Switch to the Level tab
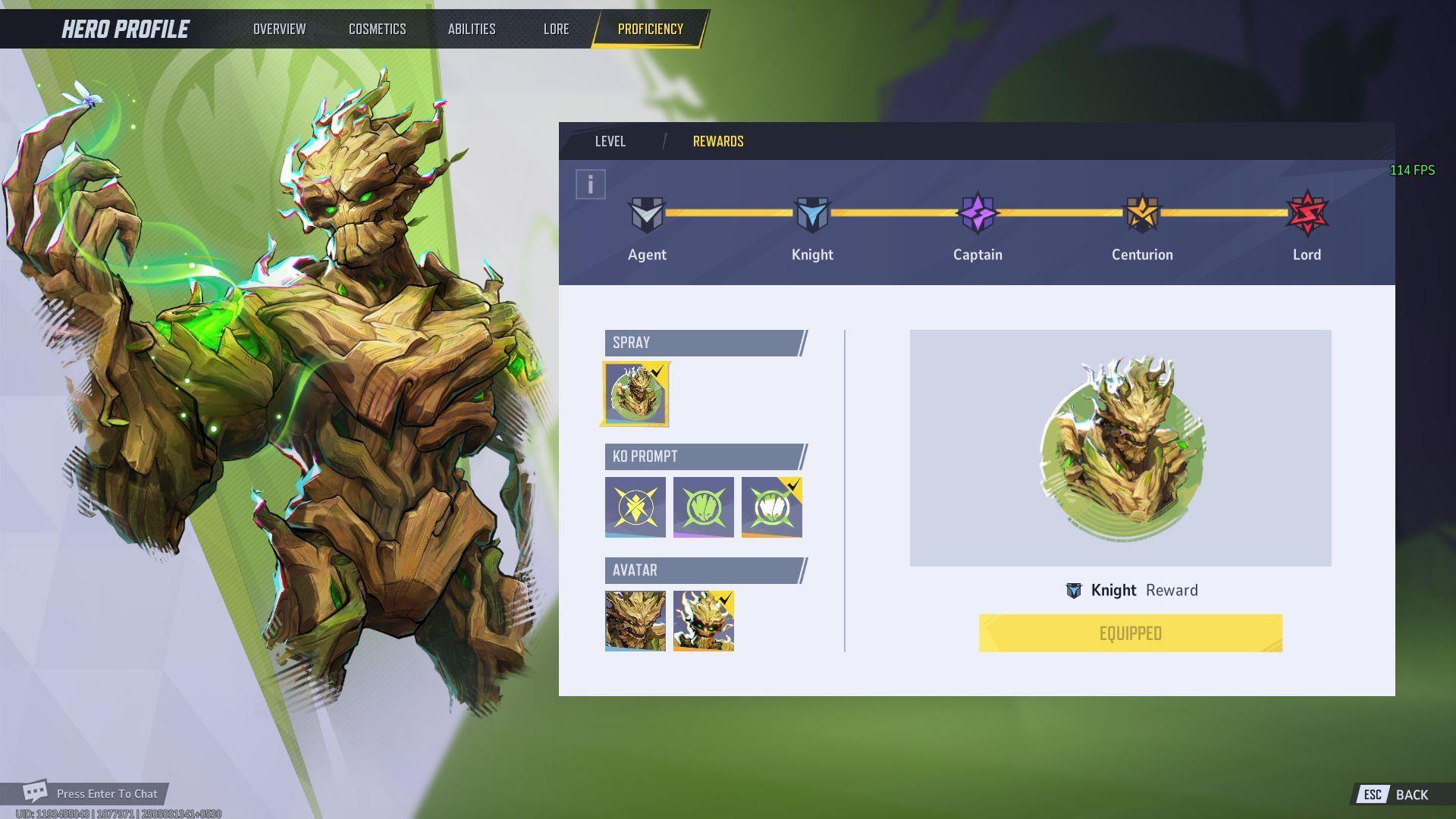 click(x=610, y=141)
